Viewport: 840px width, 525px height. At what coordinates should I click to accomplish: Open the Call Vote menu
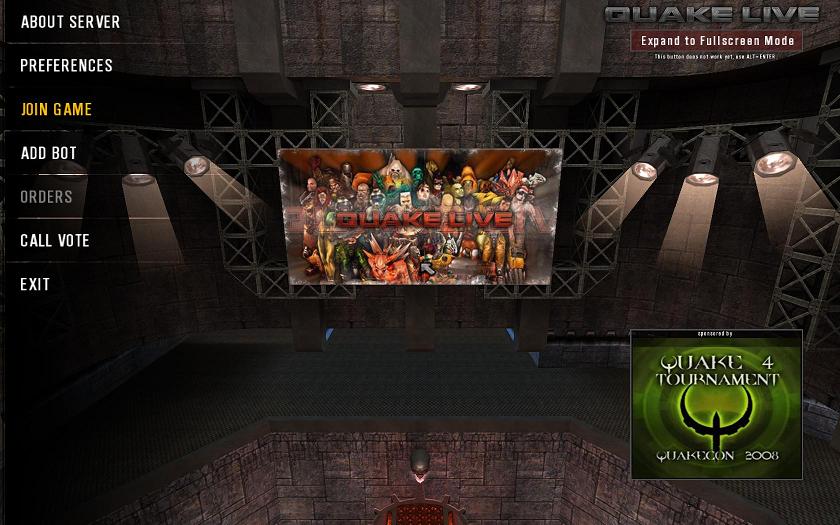click(55, 241)
